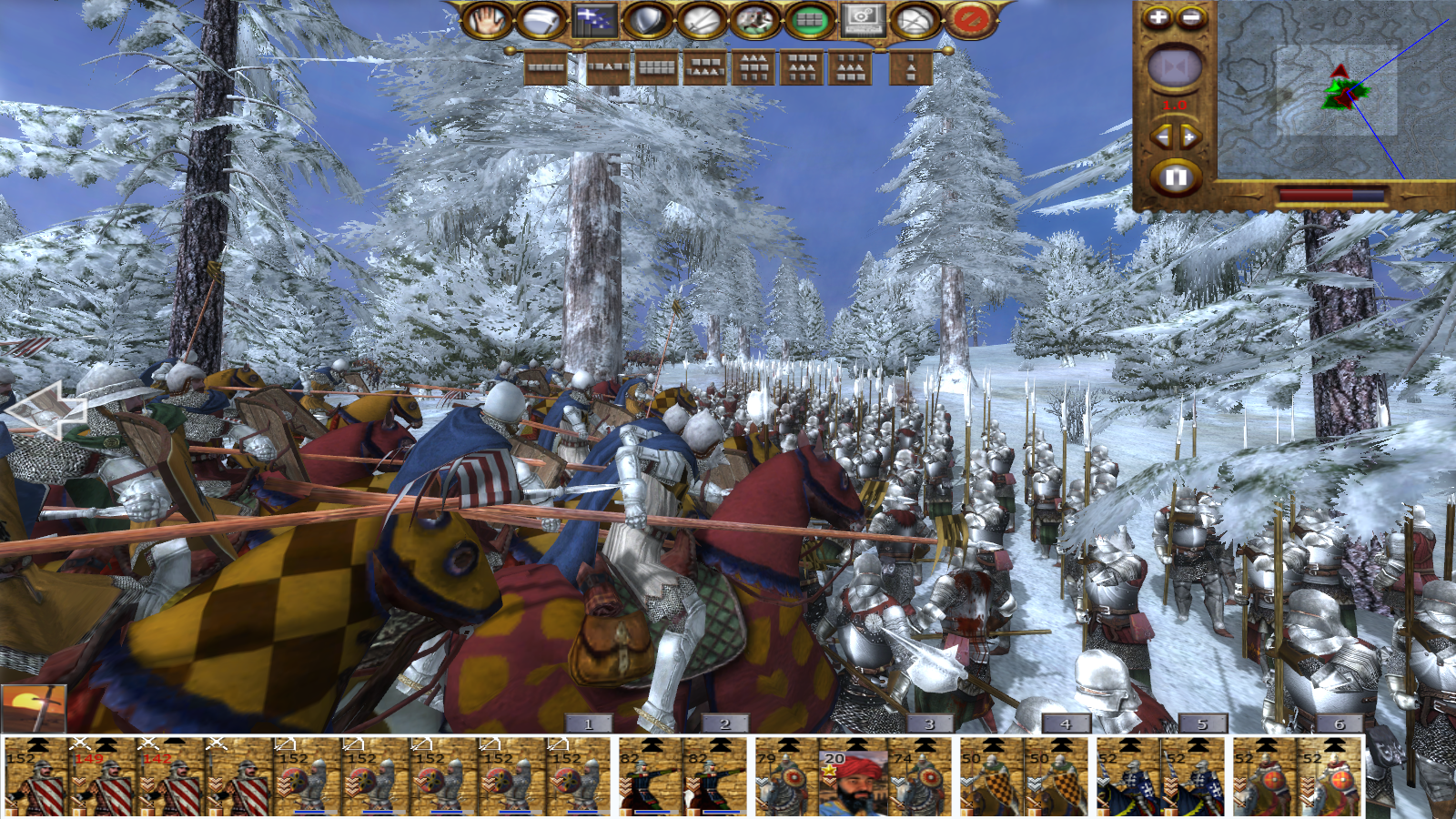Click the red withdraw order button
Screen dimensions: 1456x819
(x=970, y=20)
